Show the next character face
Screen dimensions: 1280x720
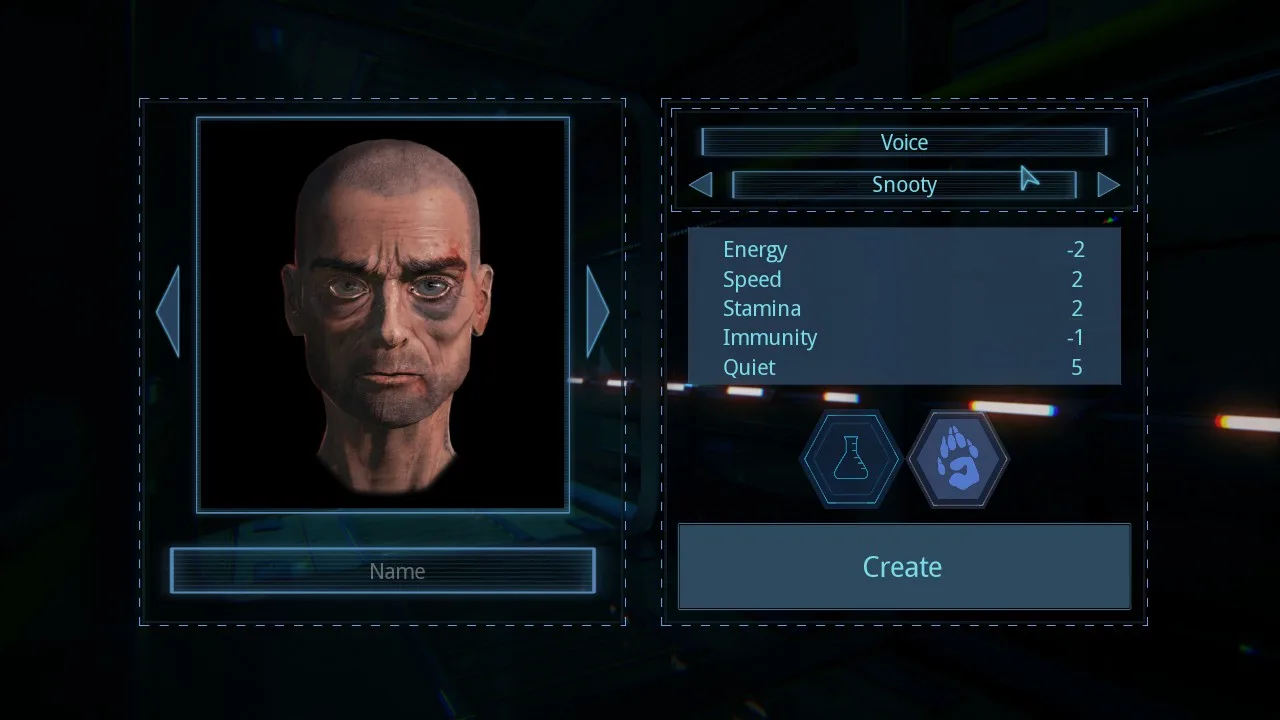[597, 311]
